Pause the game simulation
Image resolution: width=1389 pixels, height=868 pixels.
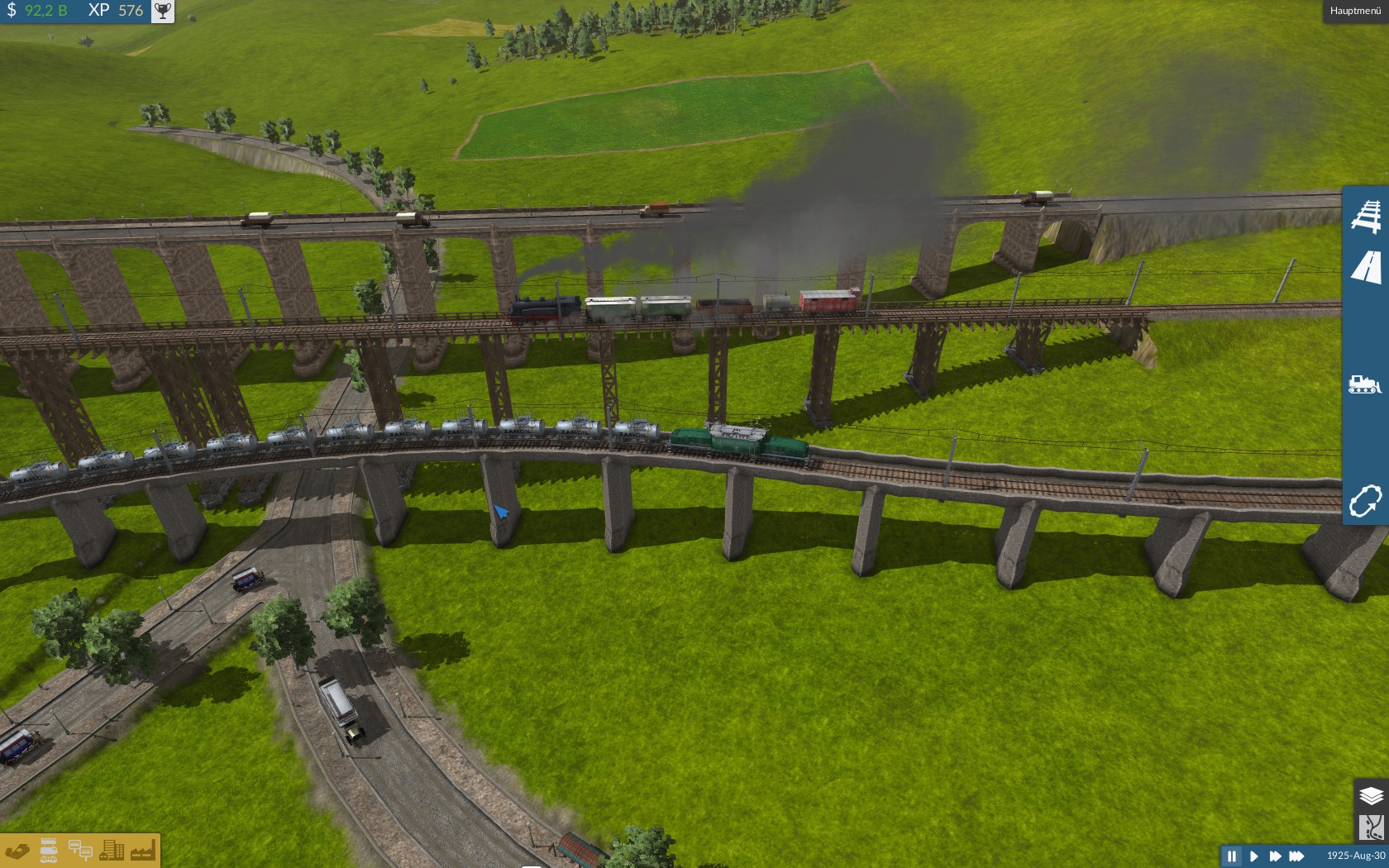click(1232, 856)
